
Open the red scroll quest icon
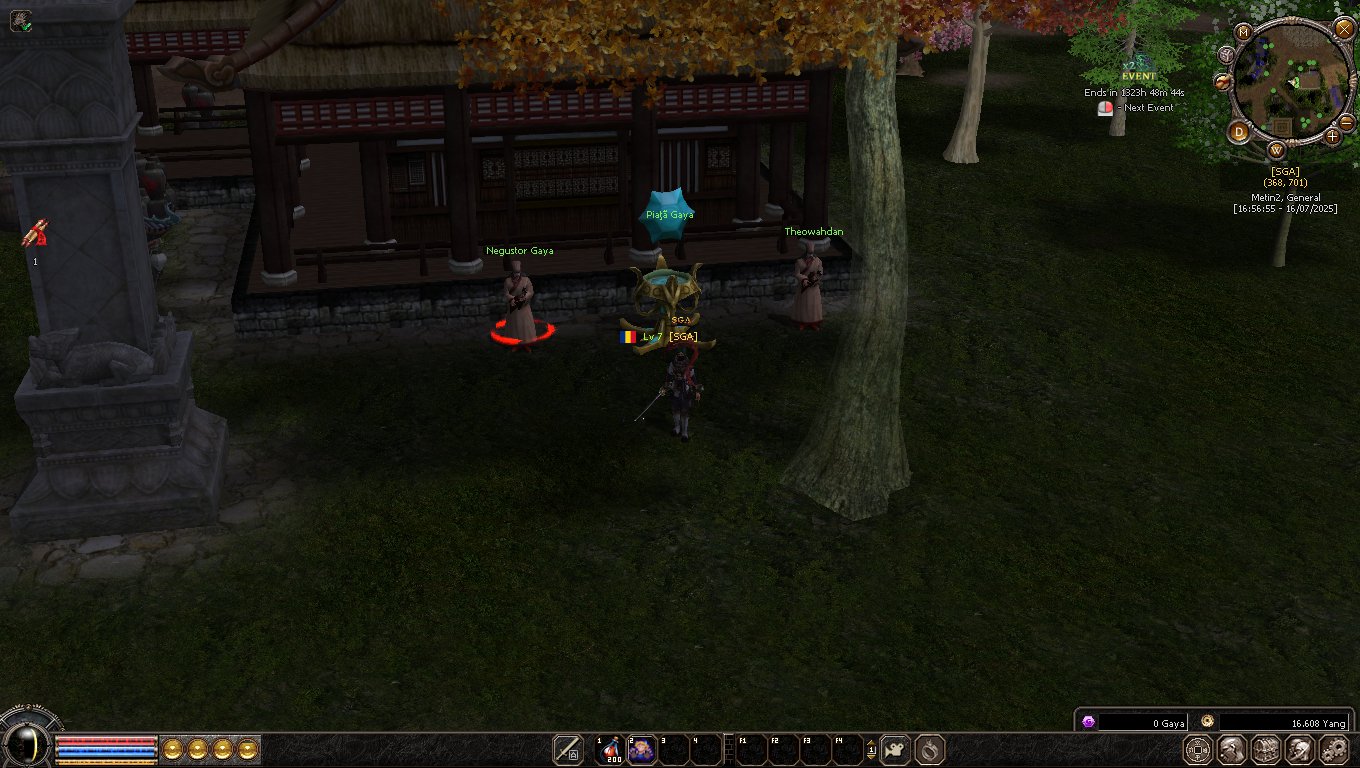point(36,234)
